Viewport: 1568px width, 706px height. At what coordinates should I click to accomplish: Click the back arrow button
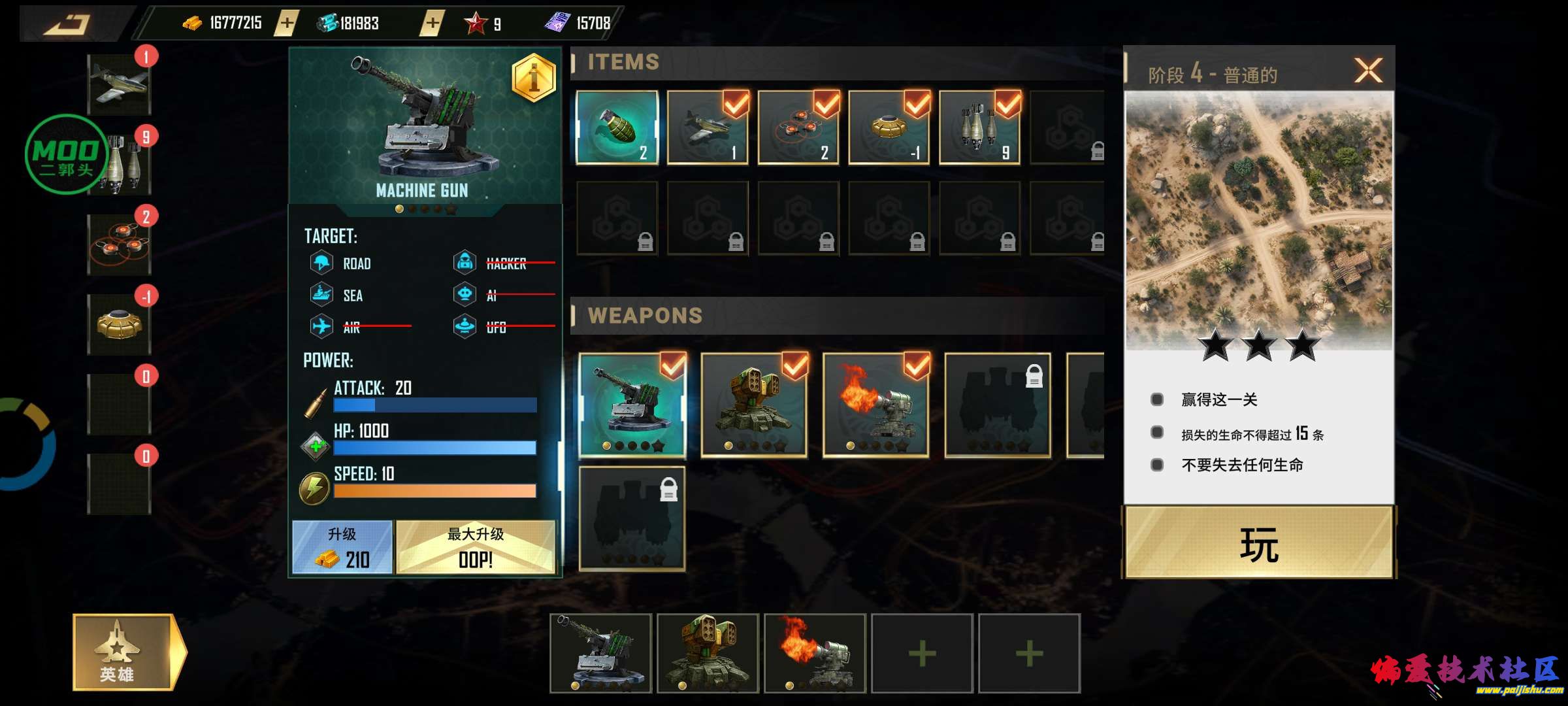(67, 25)
